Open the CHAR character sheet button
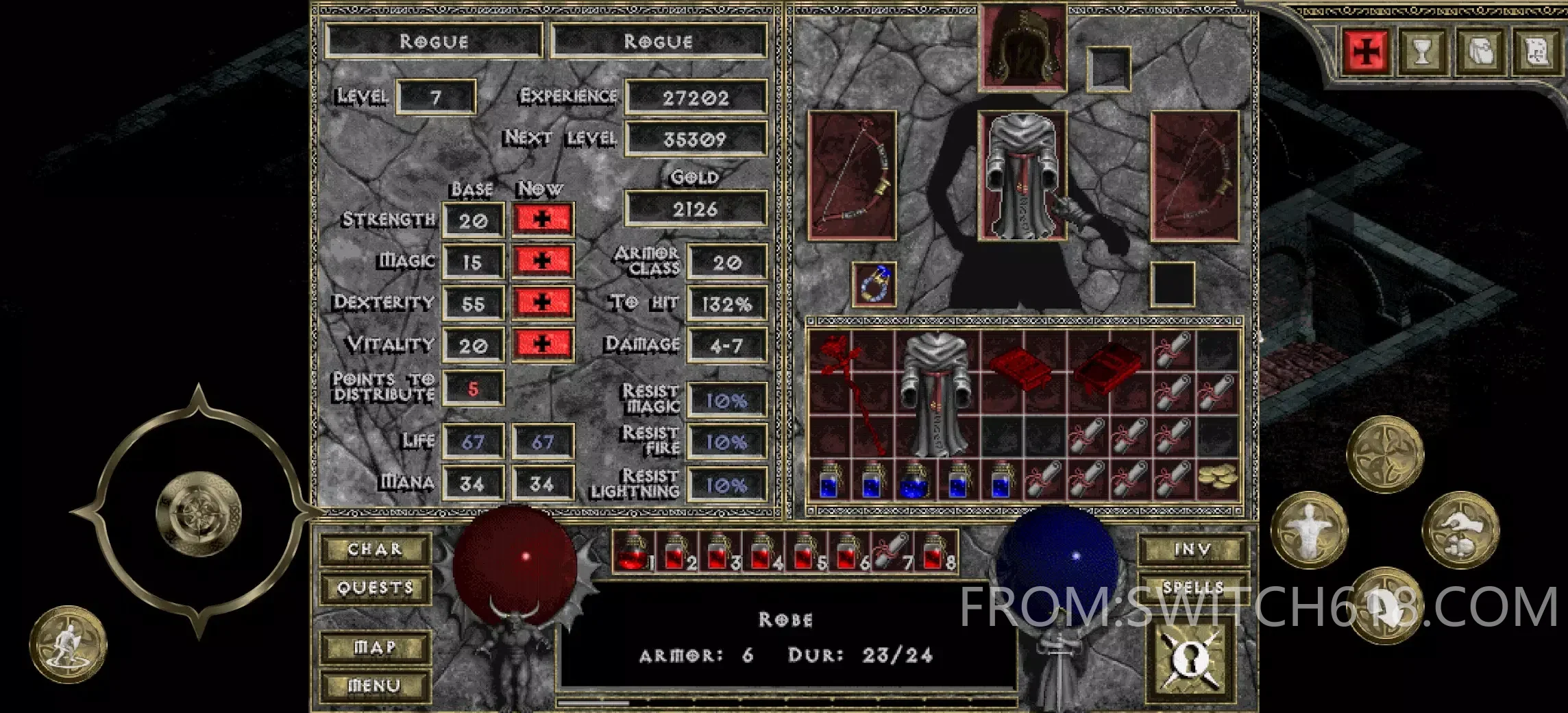 [x=375, y=549]
